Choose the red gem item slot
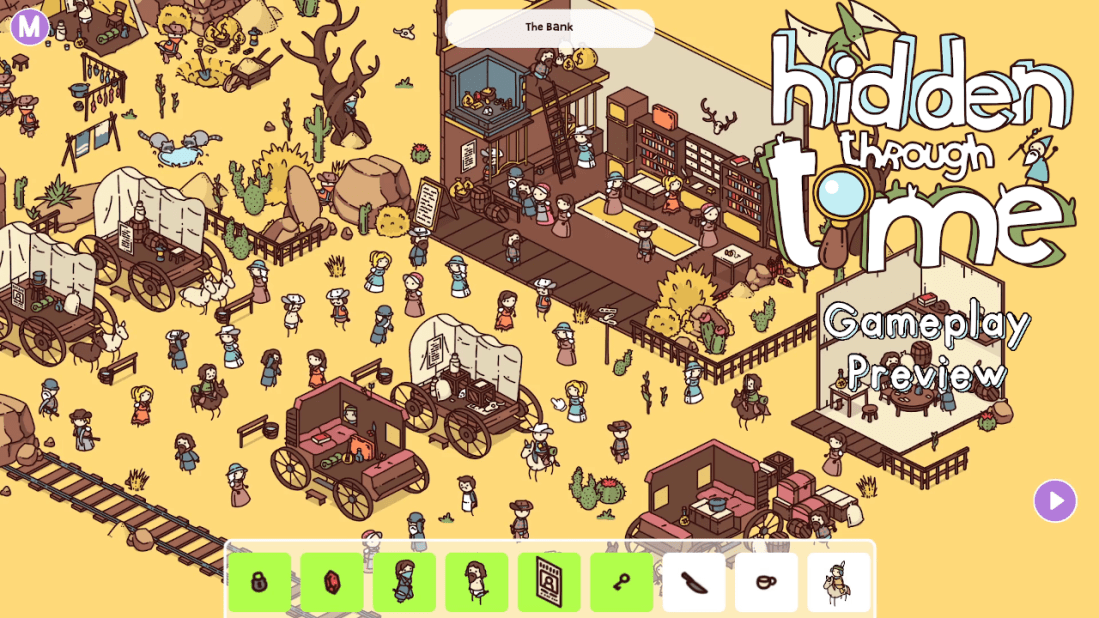The width and height of the screenshot is (1099, 618). pyautogui.click(x=332, y=582)
